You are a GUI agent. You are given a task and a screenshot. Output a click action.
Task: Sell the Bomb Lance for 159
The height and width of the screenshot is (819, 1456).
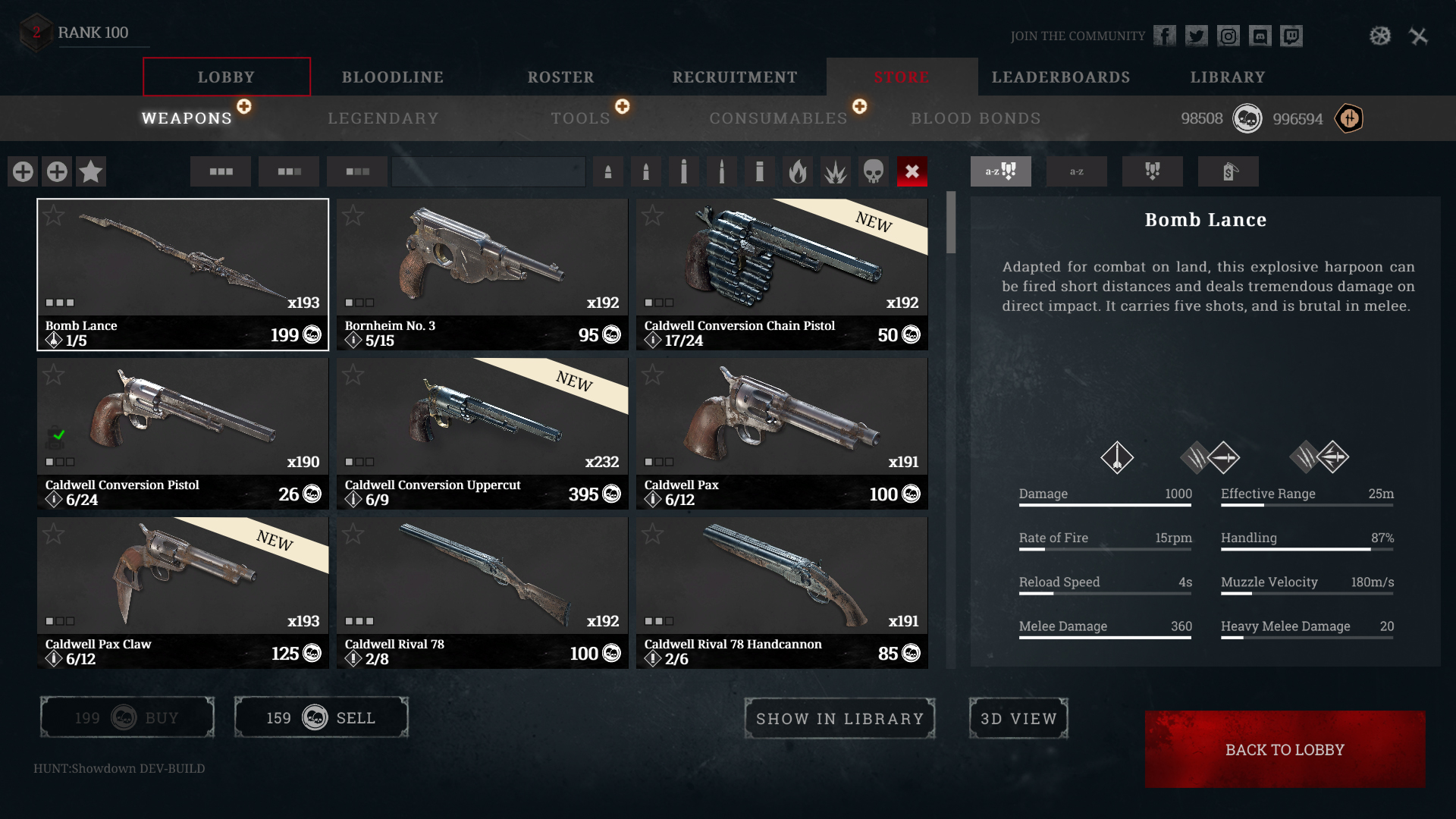point(321,717)
